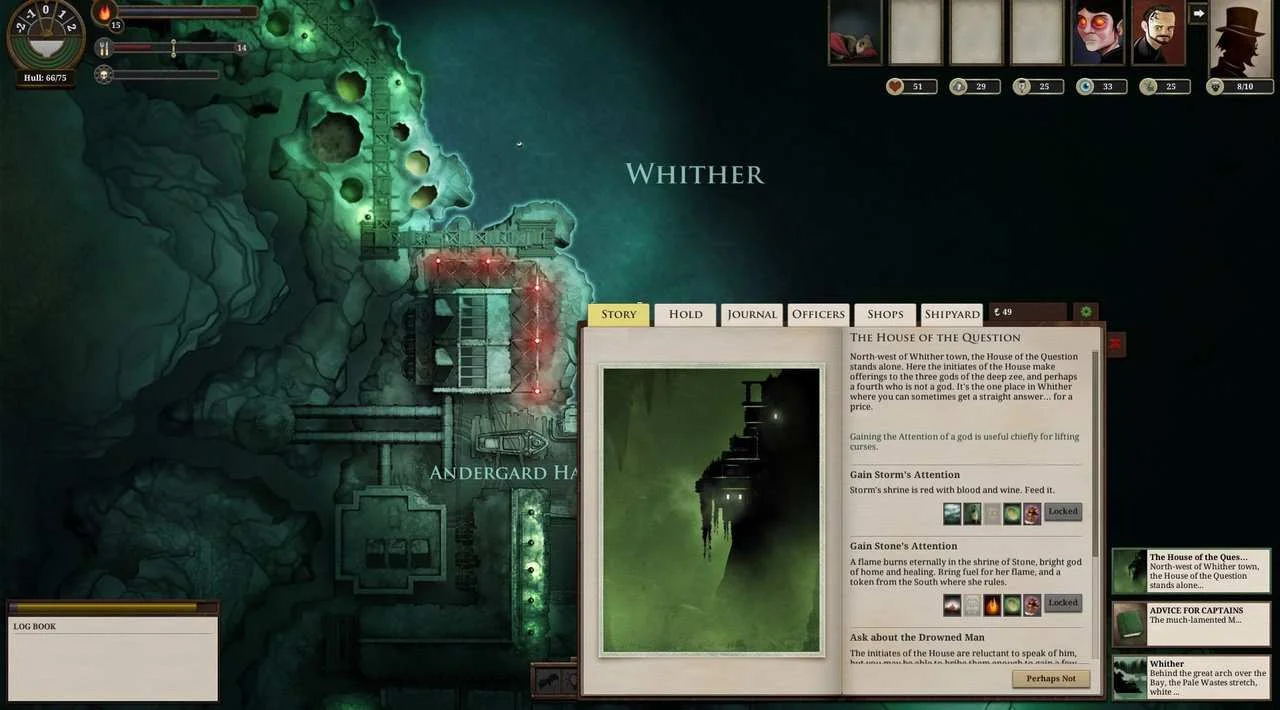Select The House of the Question story card

pos(1191,571)
